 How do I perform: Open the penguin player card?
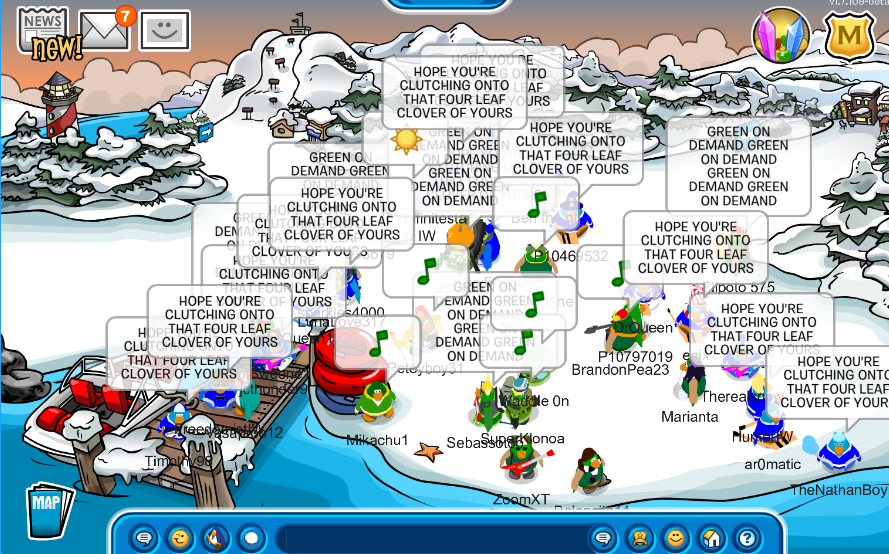(639, 537)
